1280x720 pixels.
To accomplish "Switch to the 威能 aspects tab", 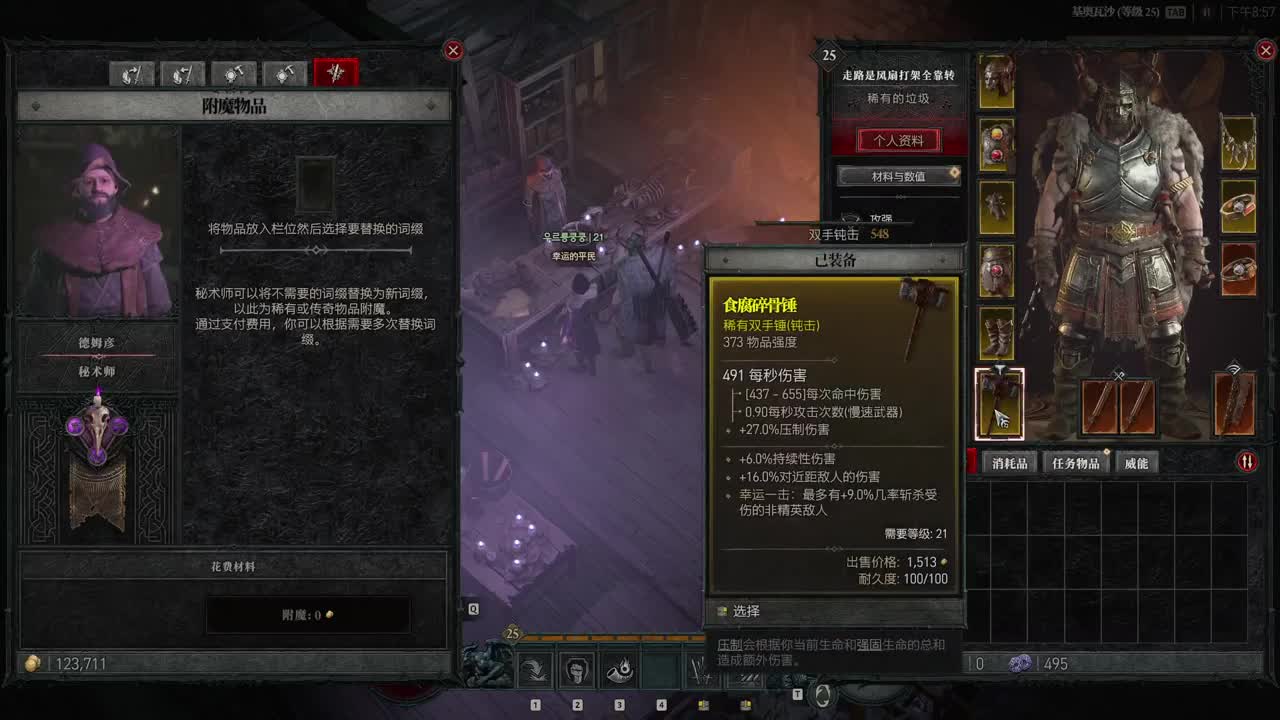I will [1136, 463].
